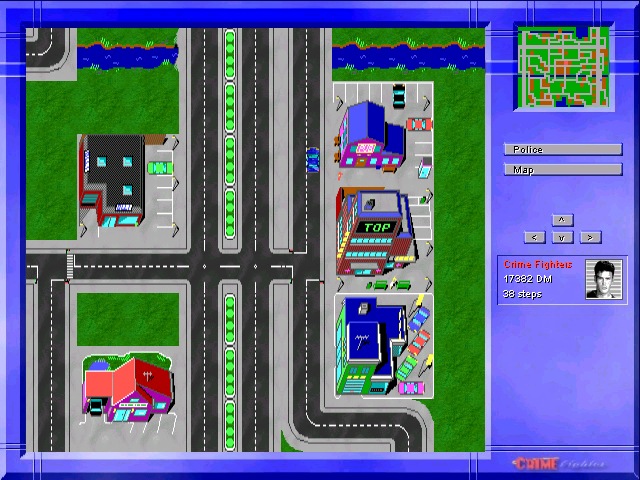Click the city minimap overview

pos(562,67)
